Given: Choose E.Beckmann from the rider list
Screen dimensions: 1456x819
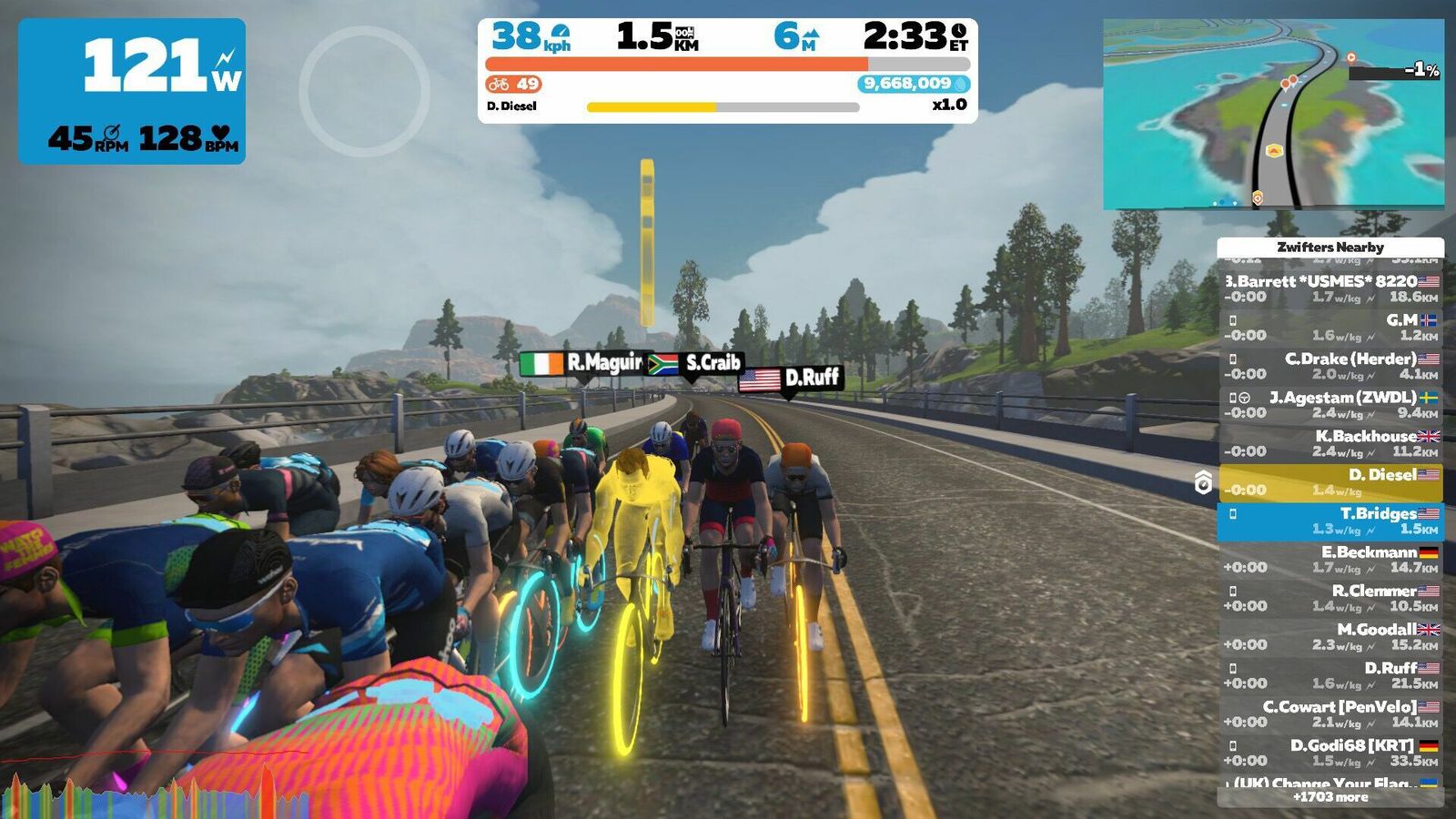Looking at the screenshot, I should tap(1330, 560).
